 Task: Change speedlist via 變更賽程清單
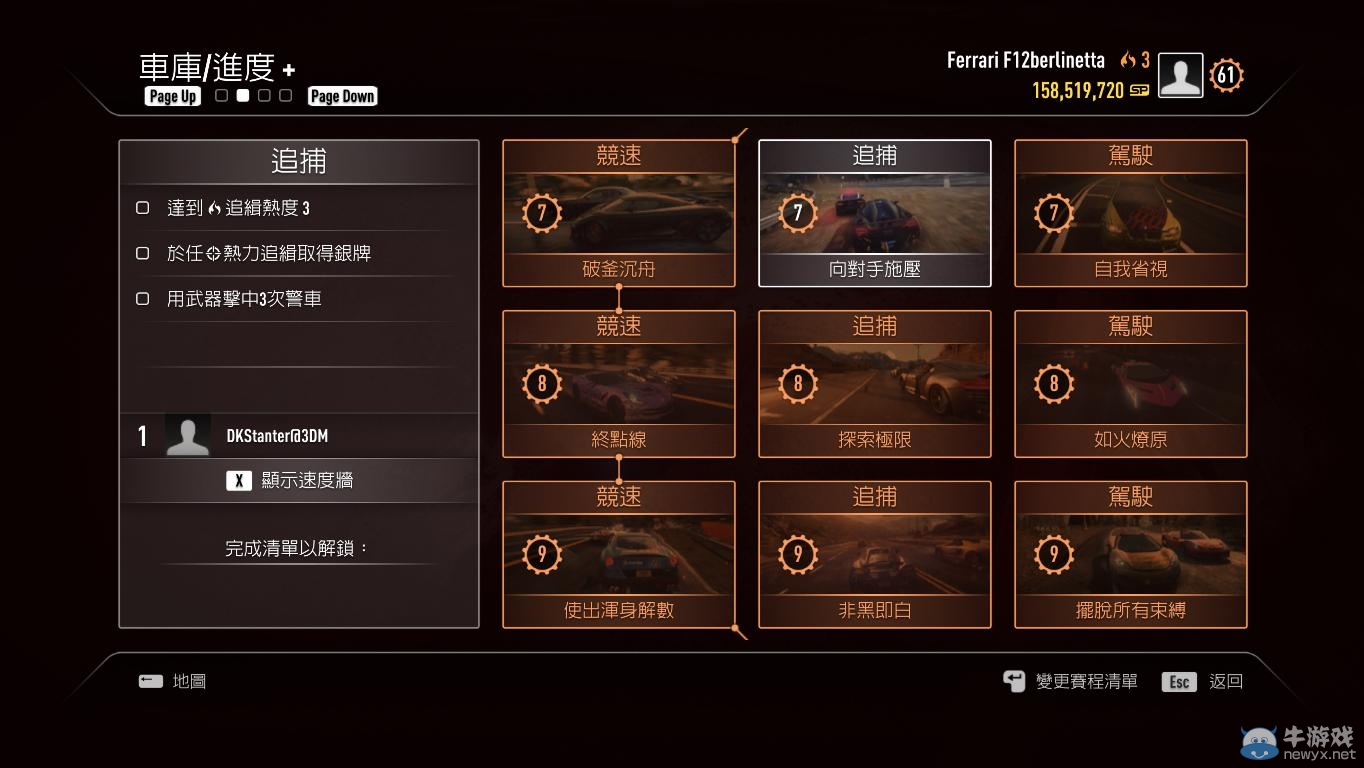(1071, 681)
